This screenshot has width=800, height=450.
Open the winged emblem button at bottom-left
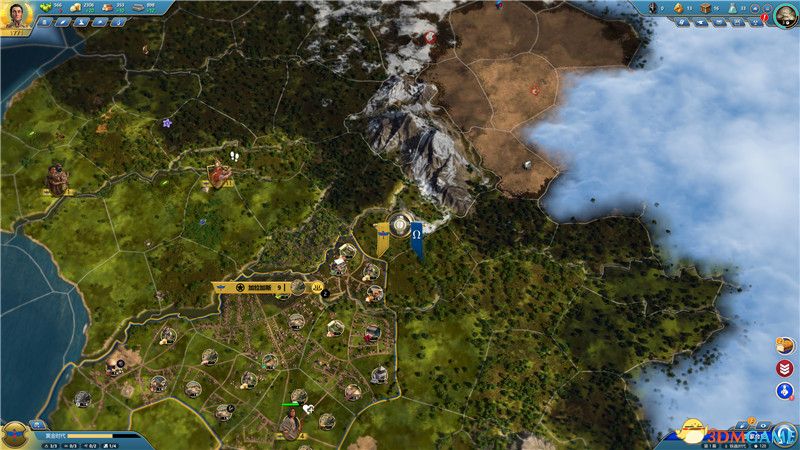coord(17,433)
